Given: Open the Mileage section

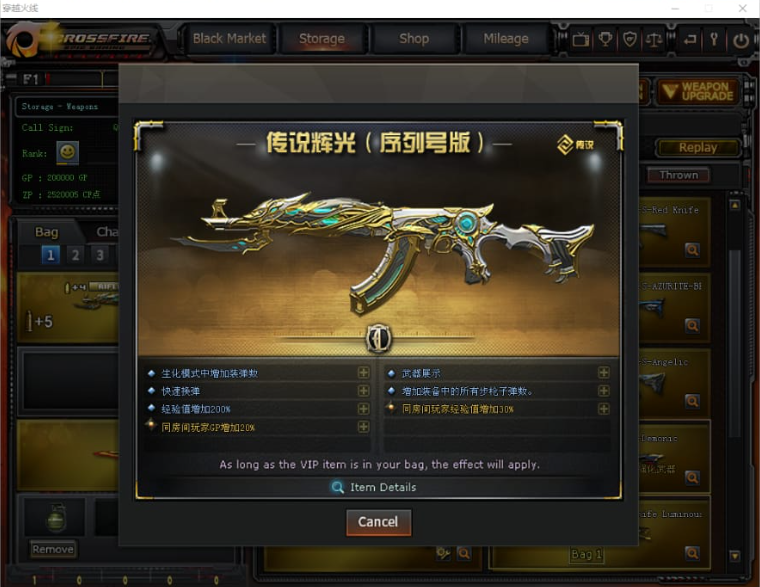Looking at the screenshot, I should (x=505, y=39).
